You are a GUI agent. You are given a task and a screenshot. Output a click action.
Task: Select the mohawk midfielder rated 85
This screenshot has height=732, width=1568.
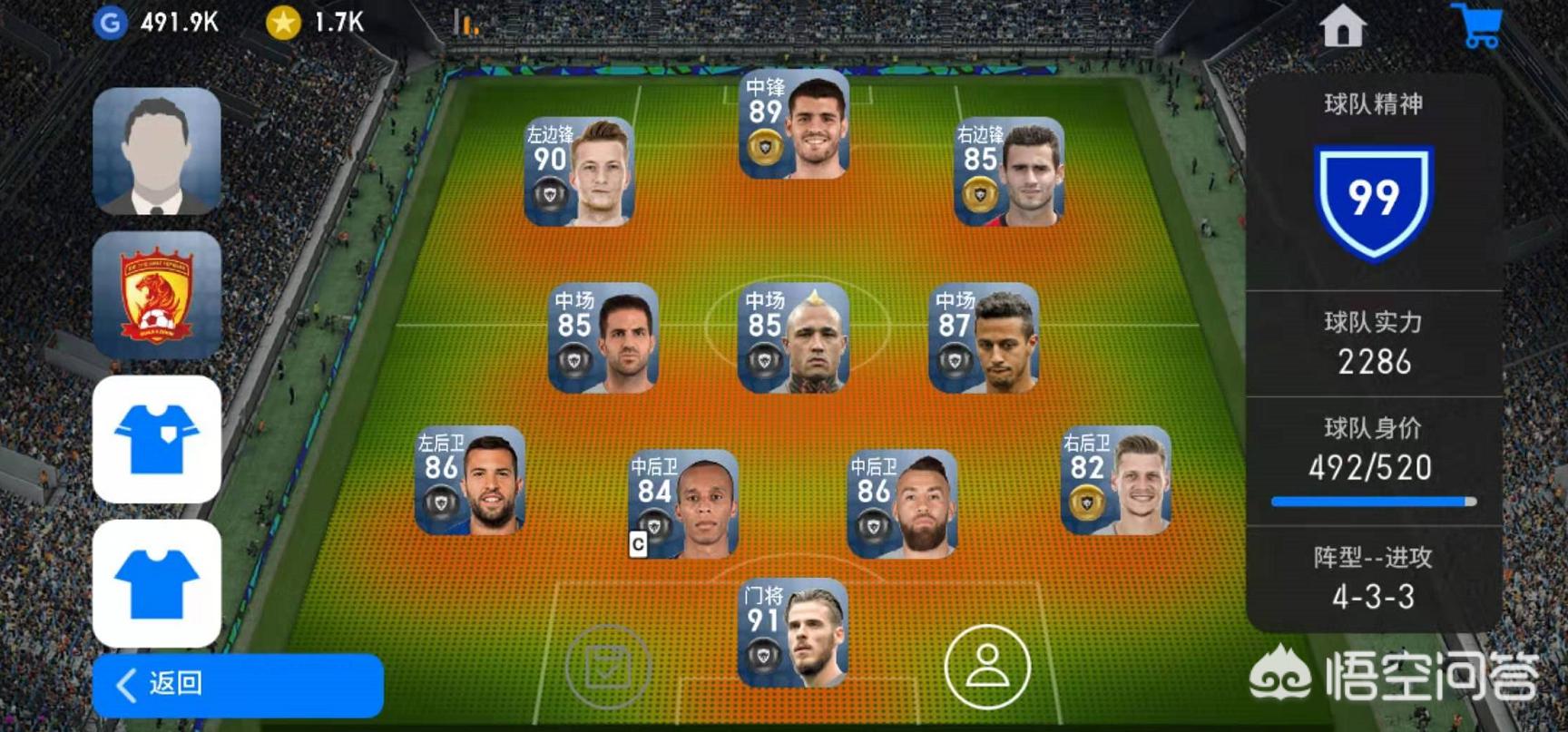[x=794, y=337]
